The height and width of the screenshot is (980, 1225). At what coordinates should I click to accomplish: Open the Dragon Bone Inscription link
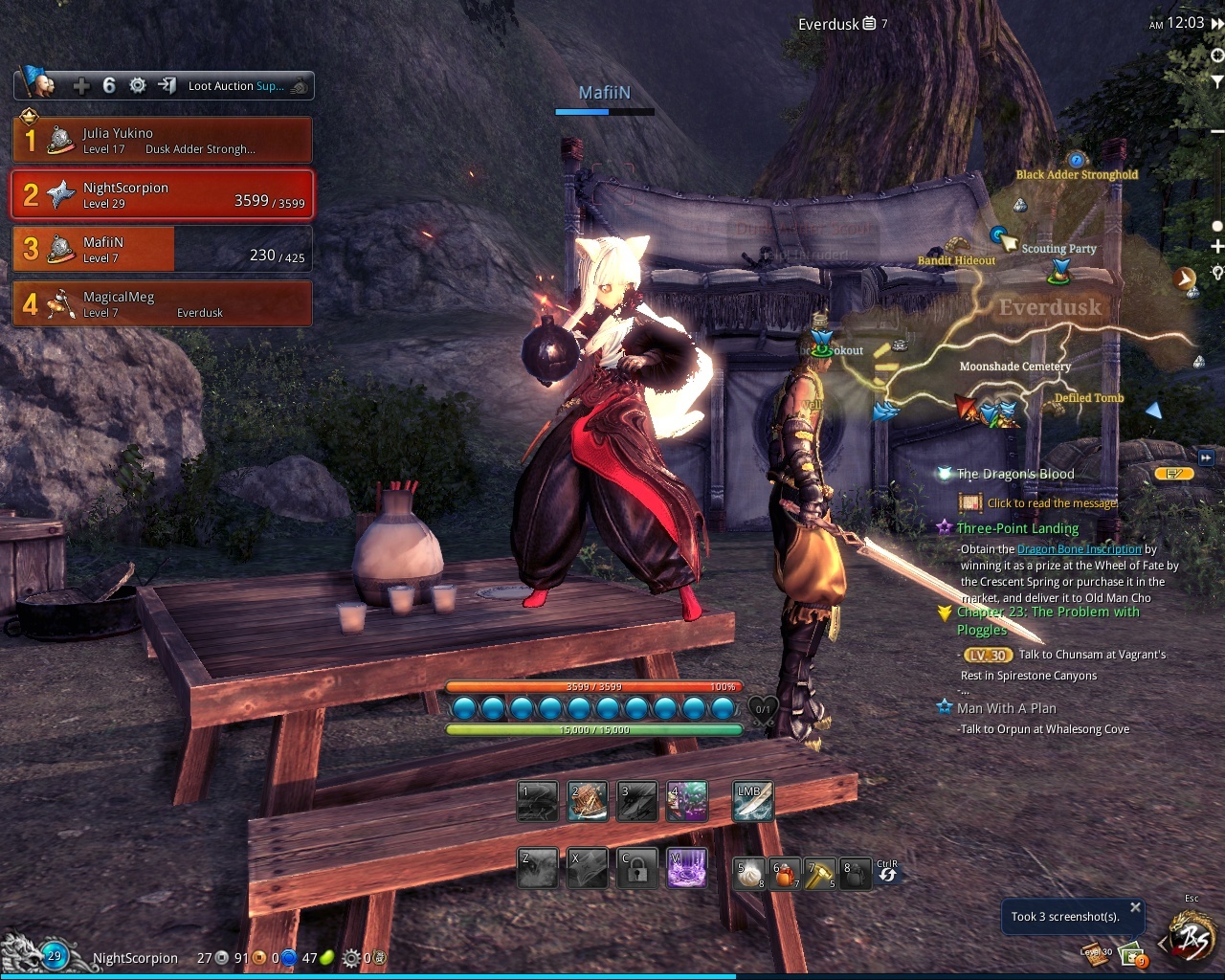[x=1079, y=549]
